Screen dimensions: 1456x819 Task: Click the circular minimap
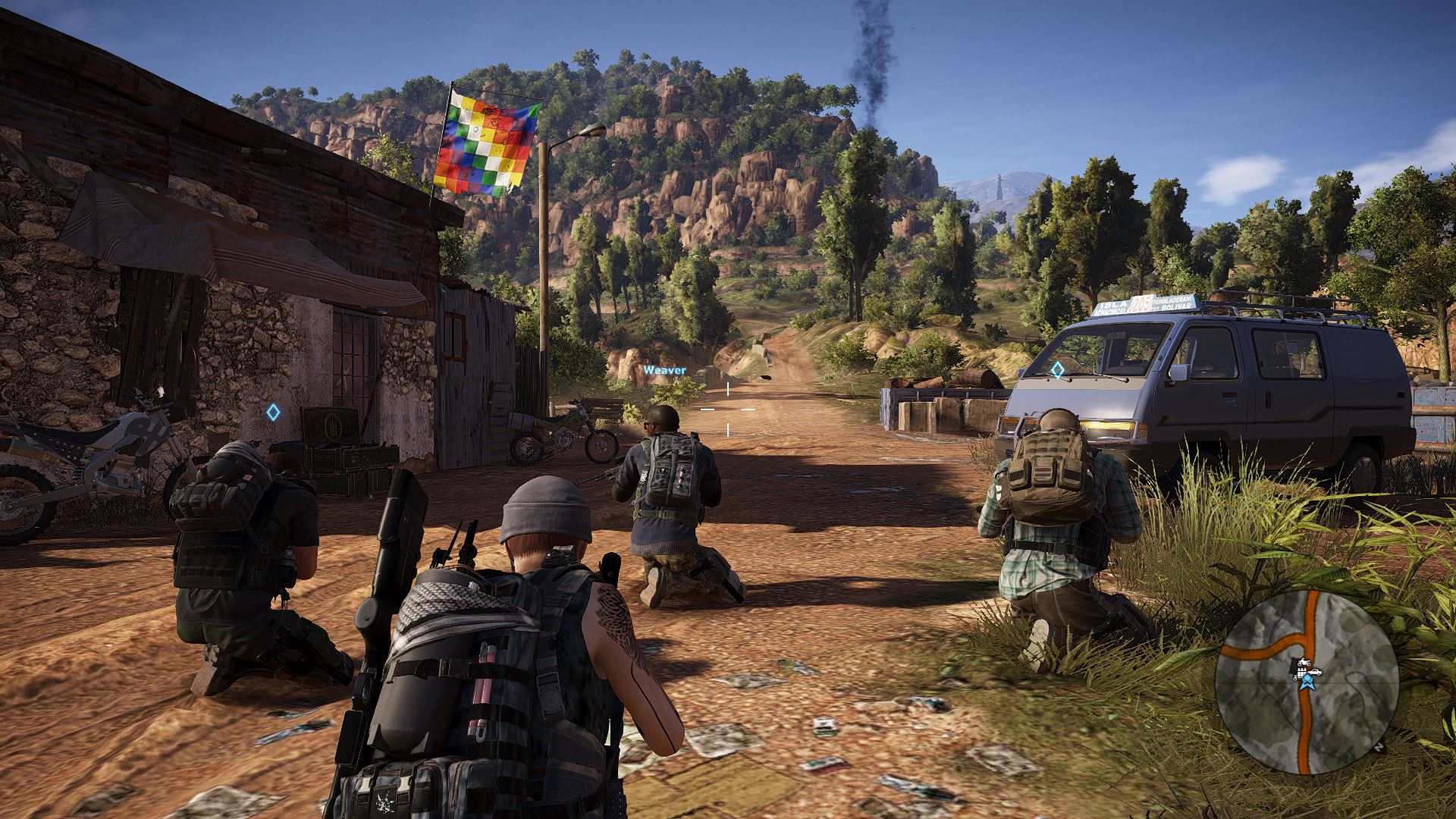point(1306,681)
